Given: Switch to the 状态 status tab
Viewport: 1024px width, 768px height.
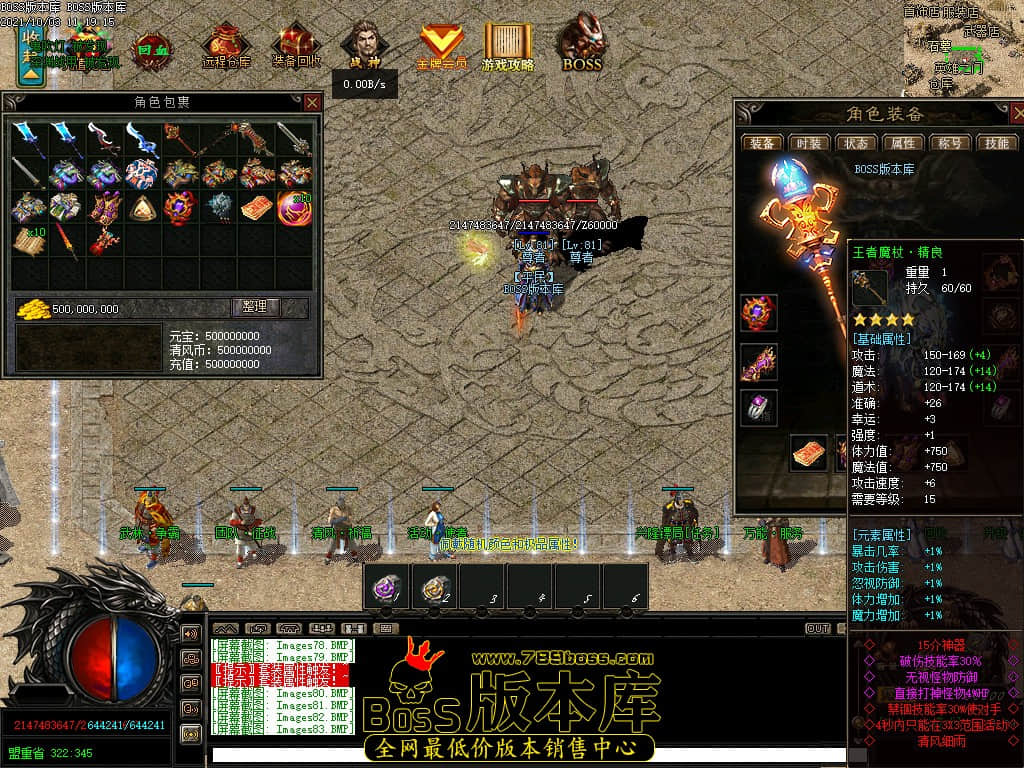Looking at the screenshot, I should (856, 143).
